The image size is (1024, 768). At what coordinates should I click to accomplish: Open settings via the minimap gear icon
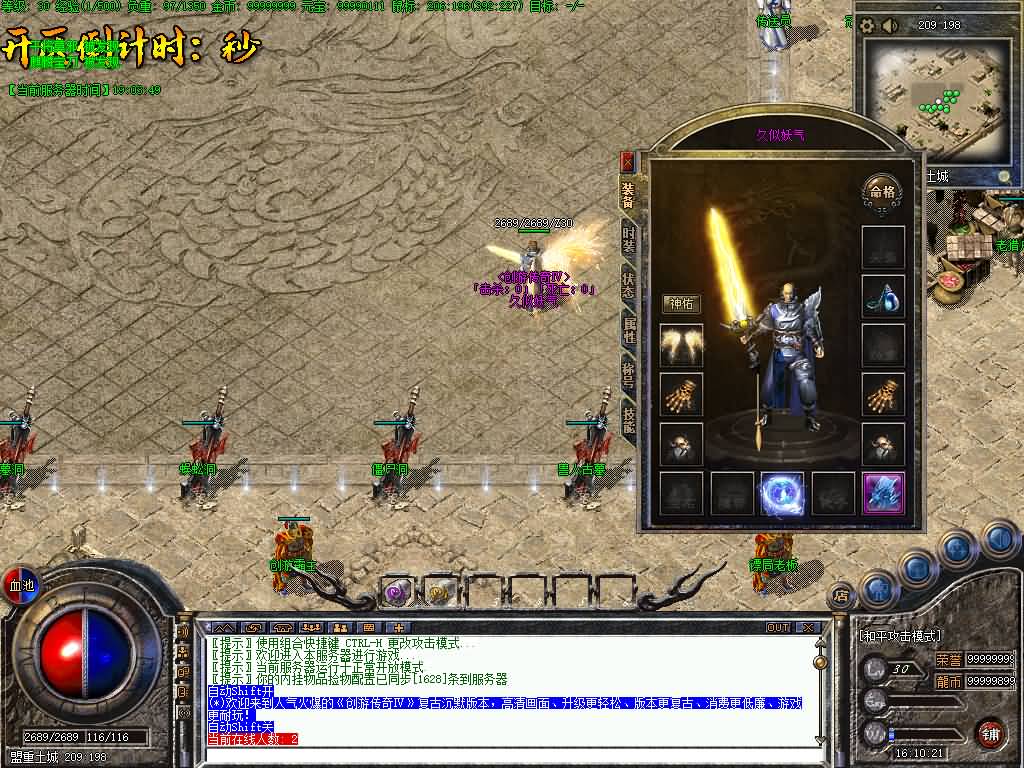tap(867, 25)
